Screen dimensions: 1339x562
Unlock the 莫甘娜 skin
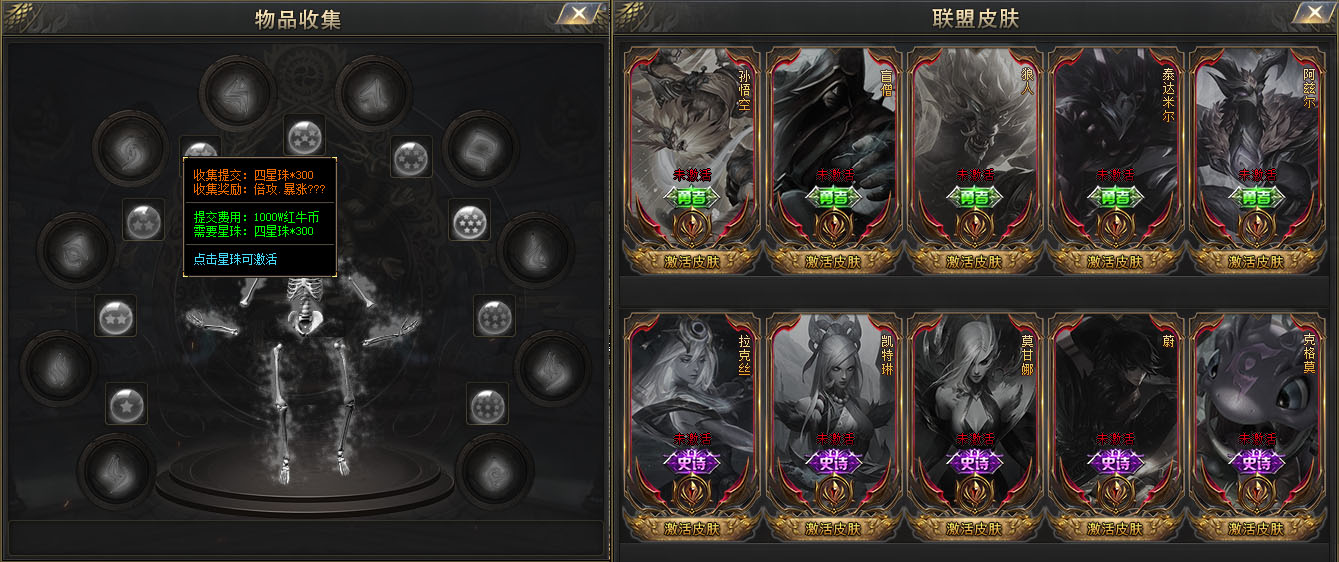pyautogui.click(x=975, y=528)
